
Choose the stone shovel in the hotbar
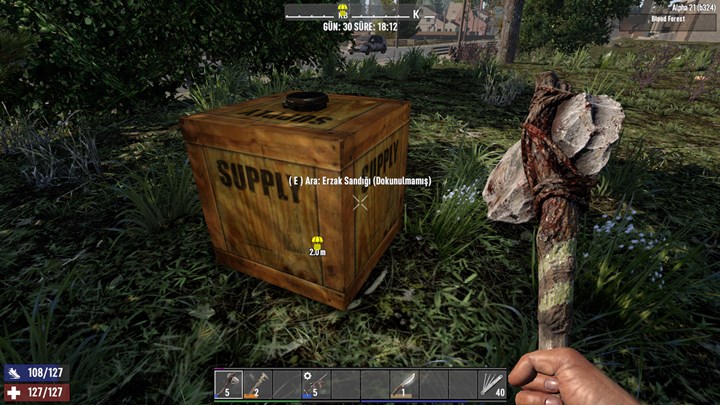point(258,384)
